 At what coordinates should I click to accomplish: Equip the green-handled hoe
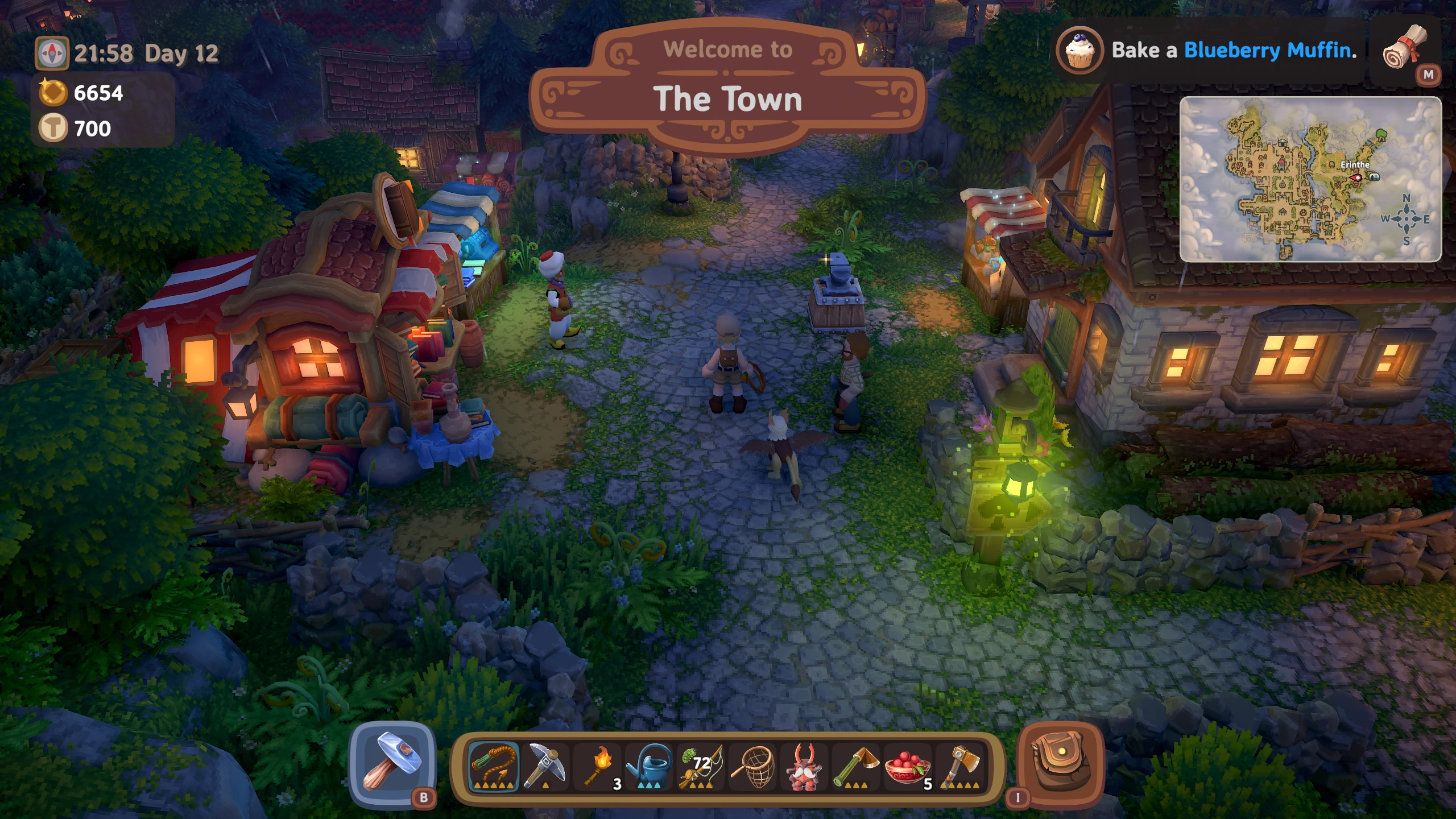click(856, 767)
